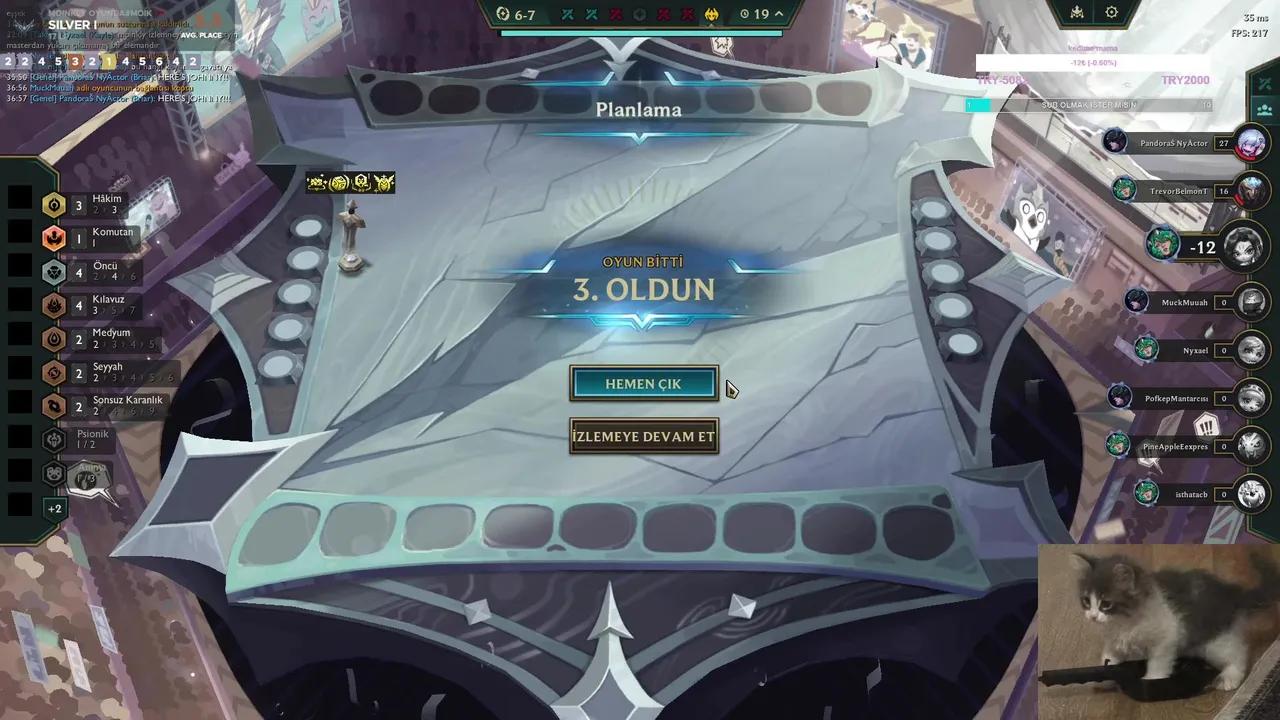This screenshot has height=720, width=1280.
Task: Click the SUD OLMAK İSTER MİSİN progress bar
Action: tap(1092, 104)
